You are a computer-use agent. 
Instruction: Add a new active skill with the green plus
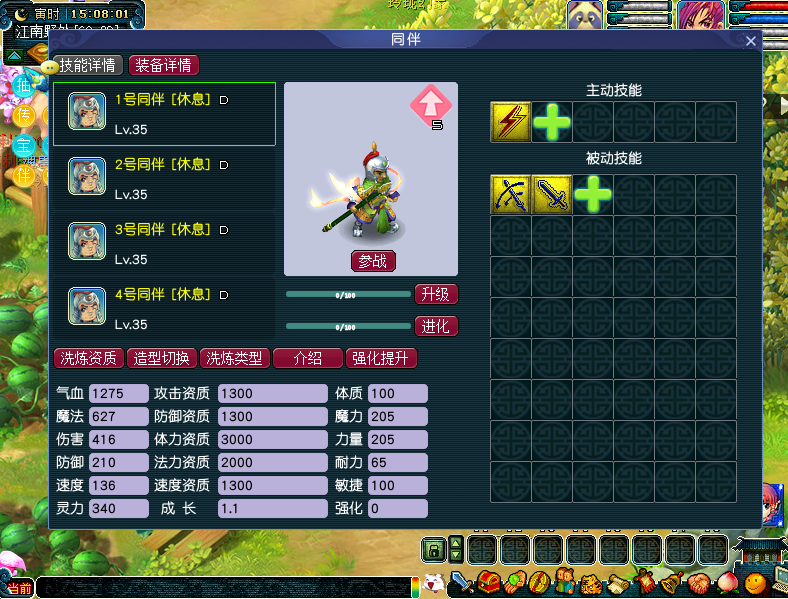[552, 122]
